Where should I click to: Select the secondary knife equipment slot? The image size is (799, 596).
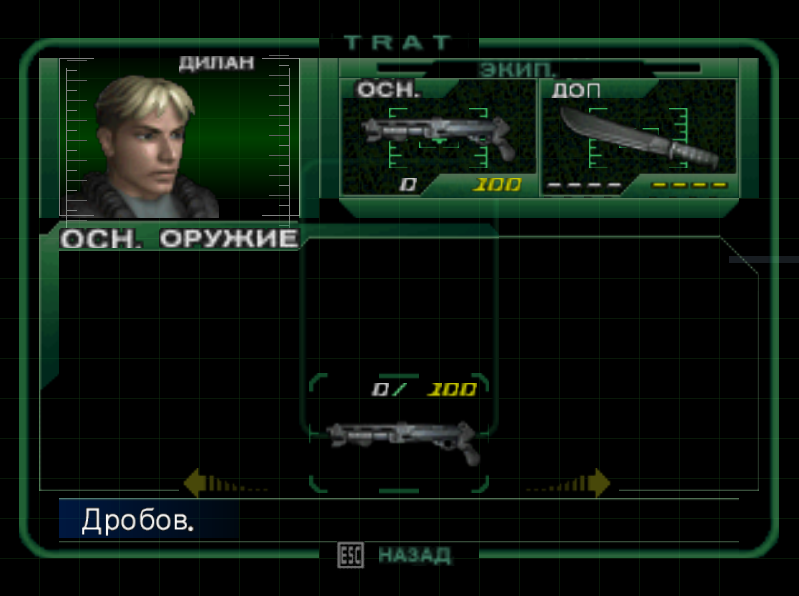(638, 138)
